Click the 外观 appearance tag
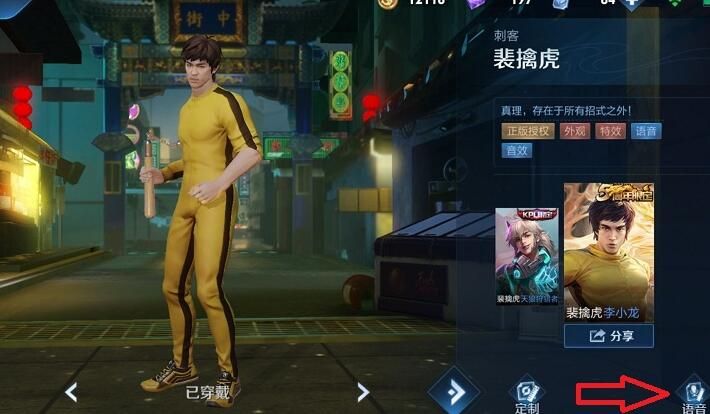The width and height of the screenshot is (710, 414). [575, 131]
